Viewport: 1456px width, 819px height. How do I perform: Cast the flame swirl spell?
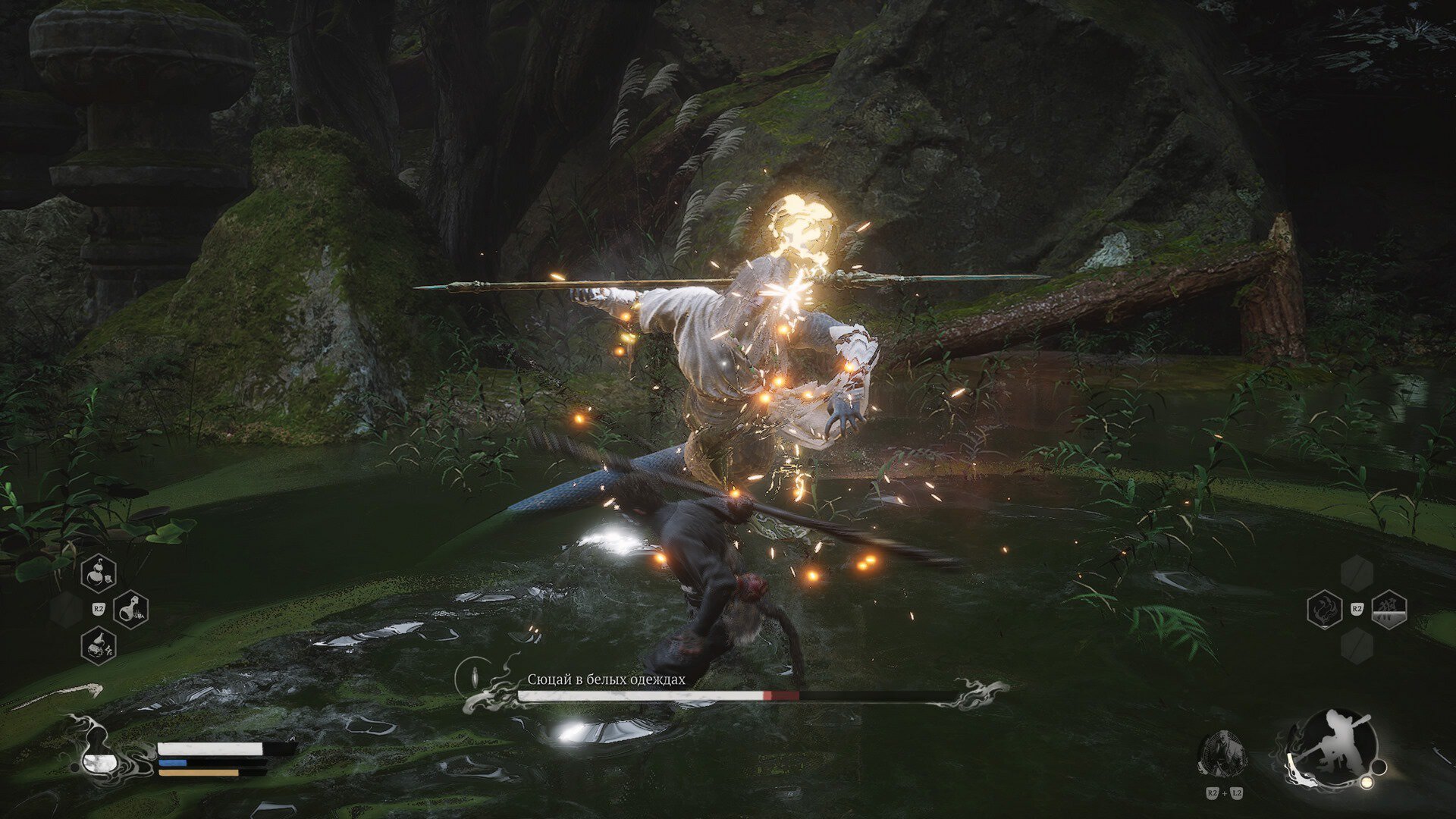click(1325, 610)
